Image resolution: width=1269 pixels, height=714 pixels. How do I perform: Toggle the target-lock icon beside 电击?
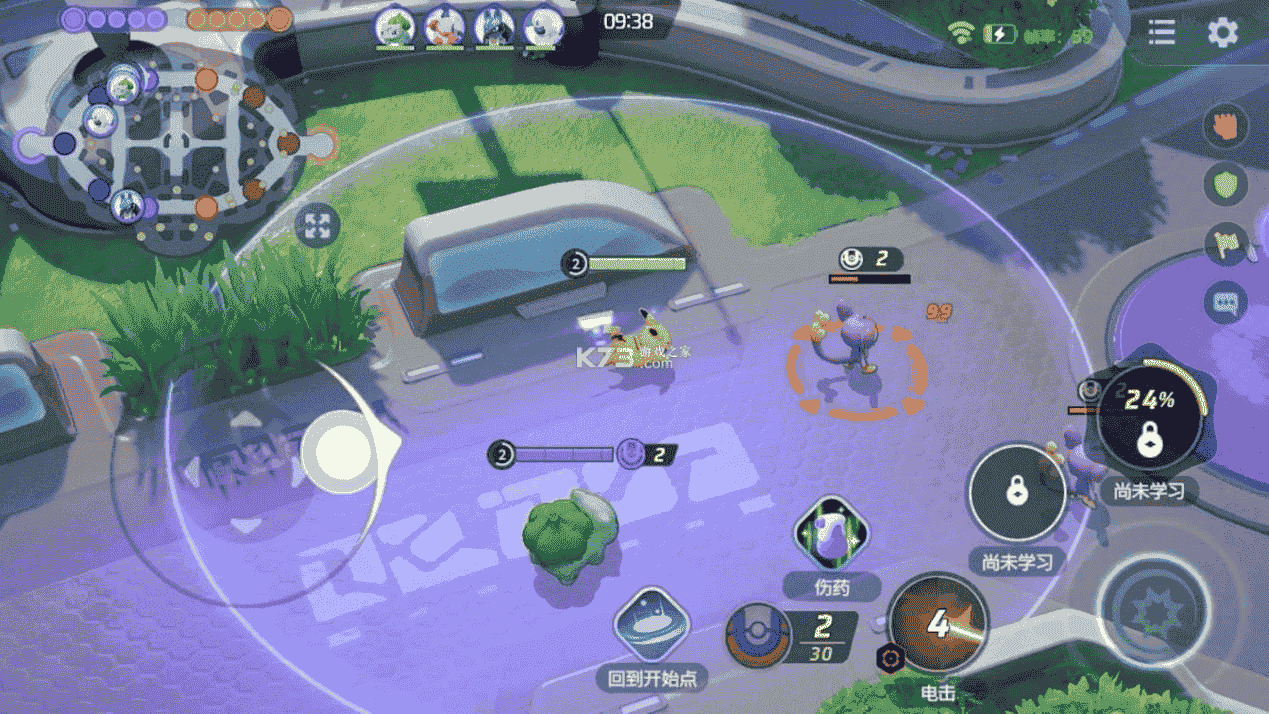[x=888, y=657]
